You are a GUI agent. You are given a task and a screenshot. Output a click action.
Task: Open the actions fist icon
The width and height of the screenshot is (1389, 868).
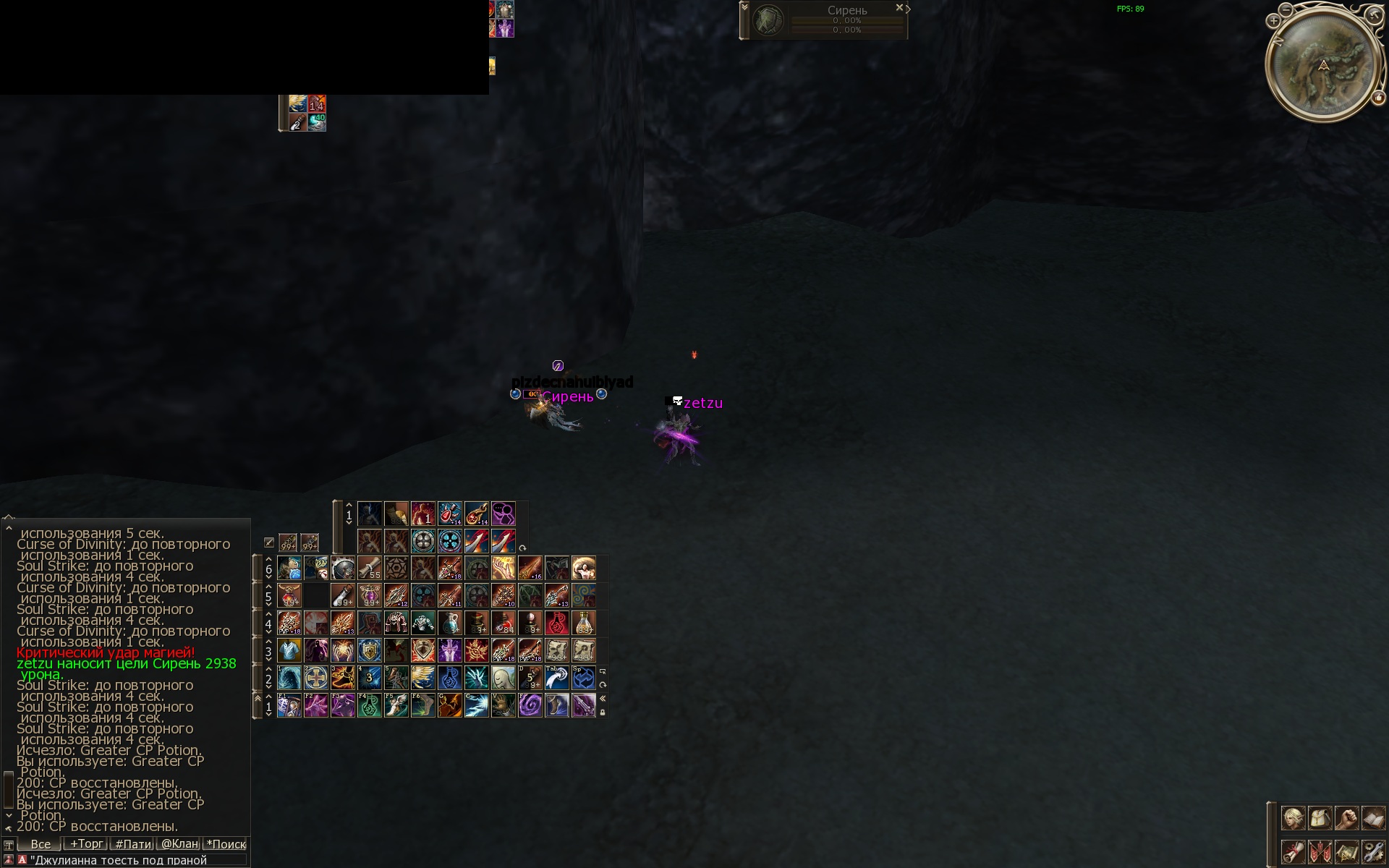tap(1346, 818)
